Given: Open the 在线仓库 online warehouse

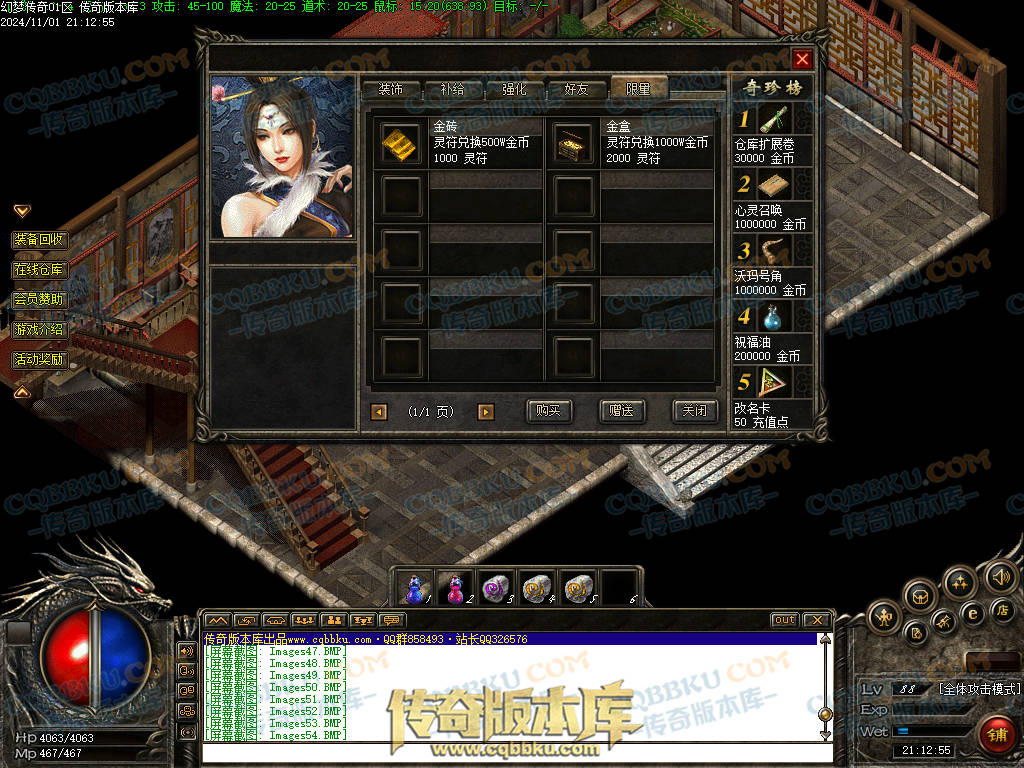Looking at the screenshot, I should [40, 270].
